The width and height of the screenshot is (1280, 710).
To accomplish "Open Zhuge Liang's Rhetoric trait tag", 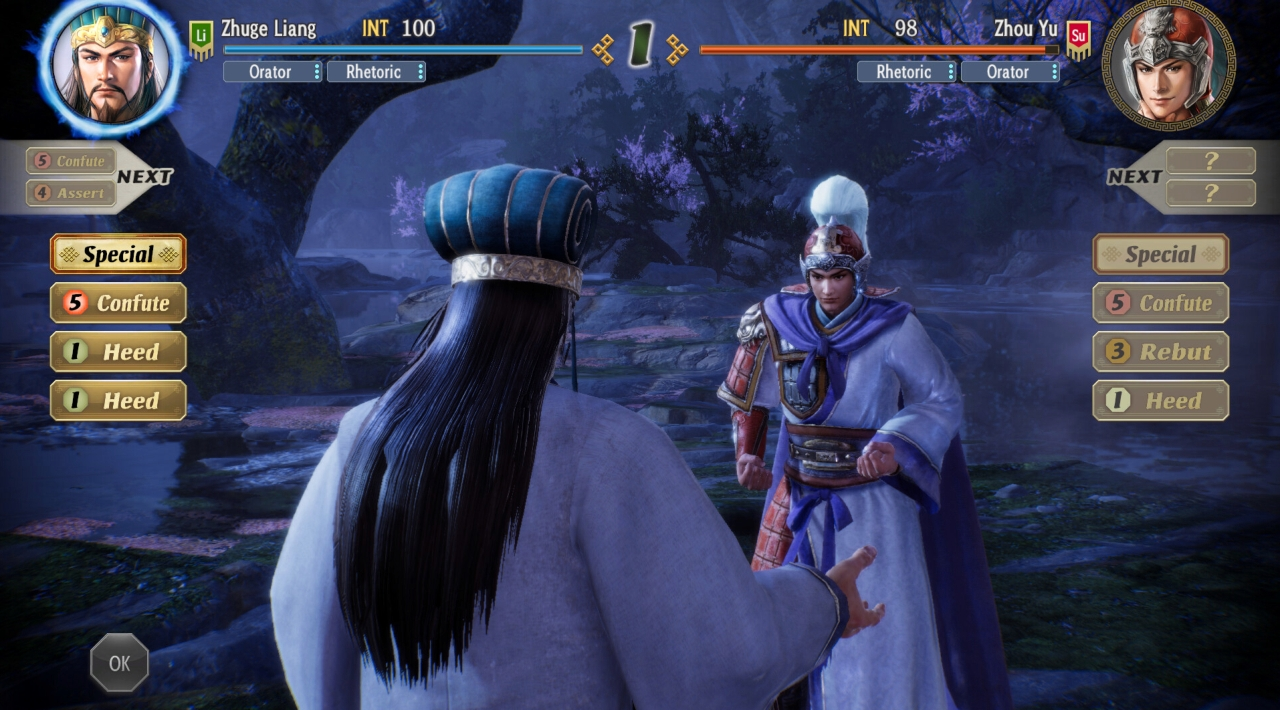I will (376, 72).
